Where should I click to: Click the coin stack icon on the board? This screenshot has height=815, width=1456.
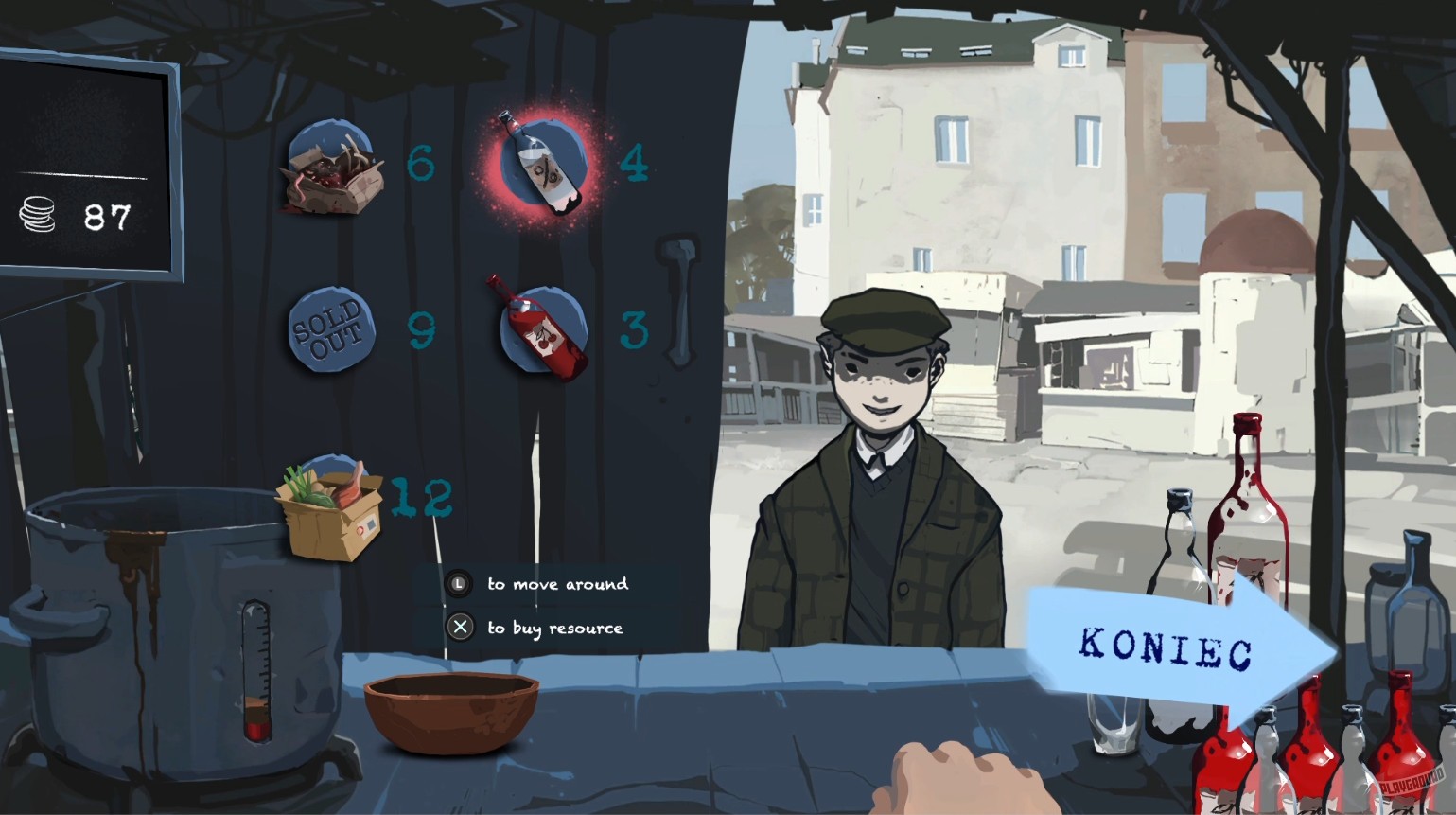(x=37, y=216)
